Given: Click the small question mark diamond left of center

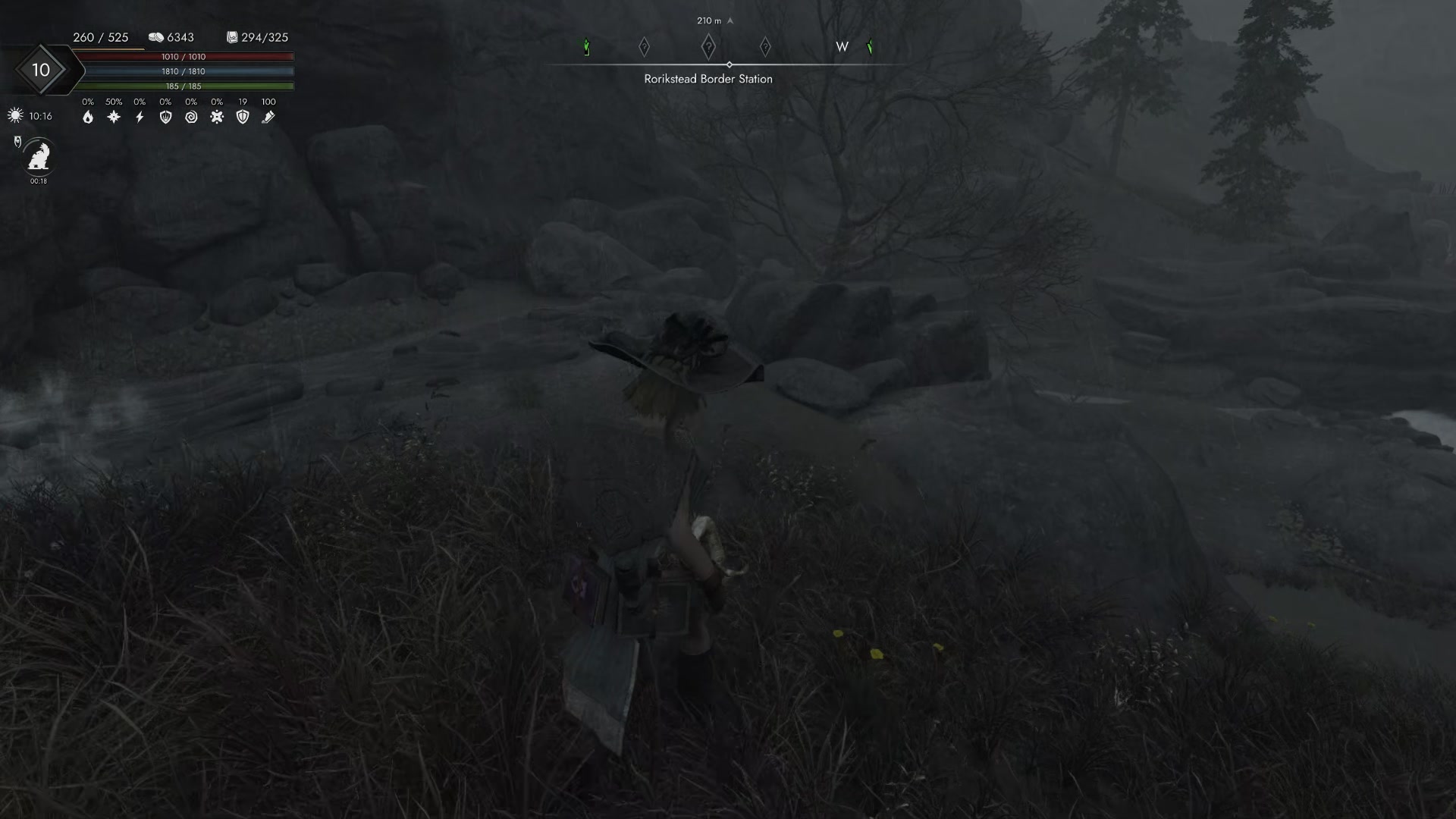Looking at the screenshot, I should click(644, 46).
